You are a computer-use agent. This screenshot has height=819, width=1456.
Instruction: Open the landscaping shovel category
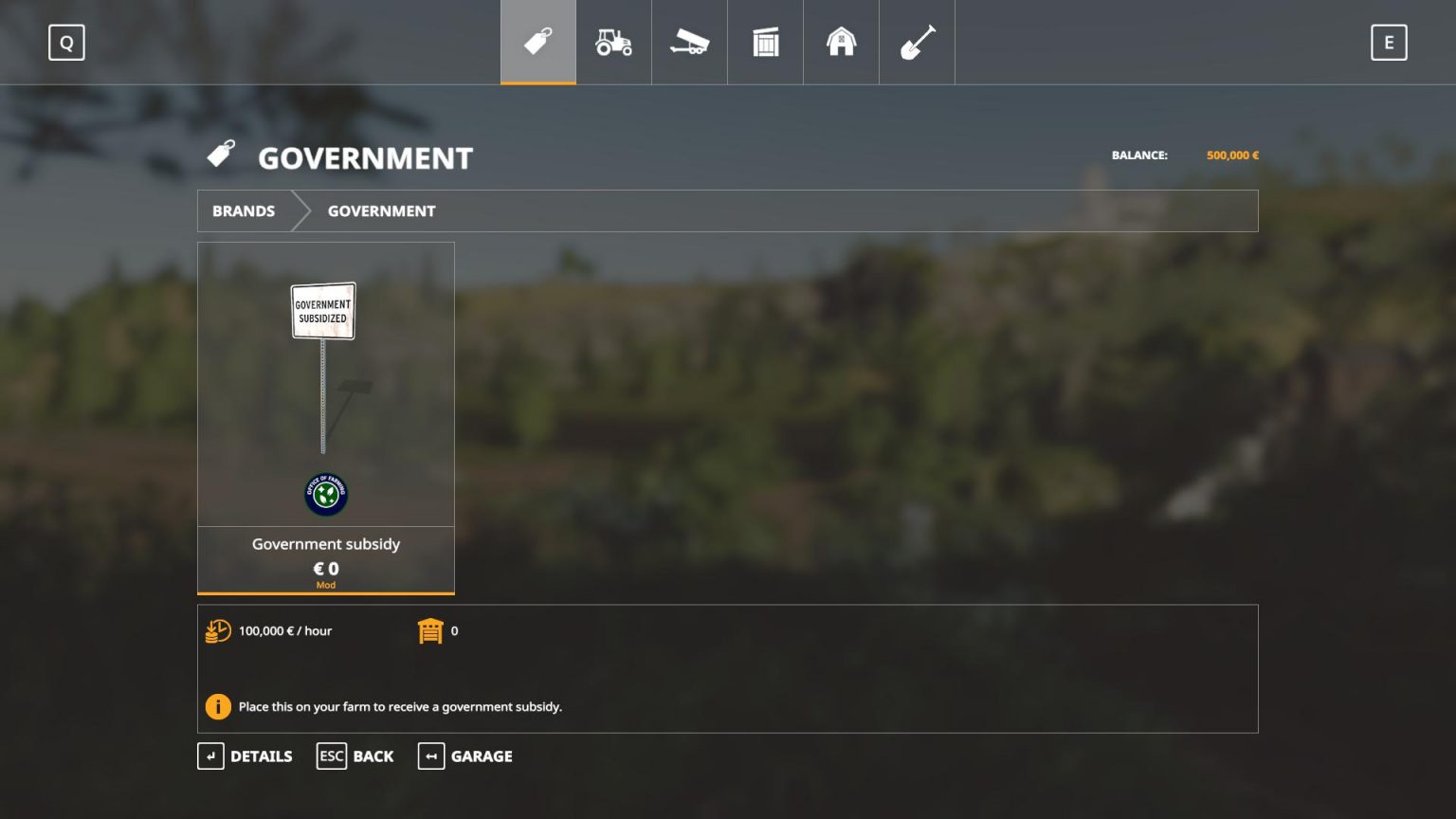coord(917,42)
